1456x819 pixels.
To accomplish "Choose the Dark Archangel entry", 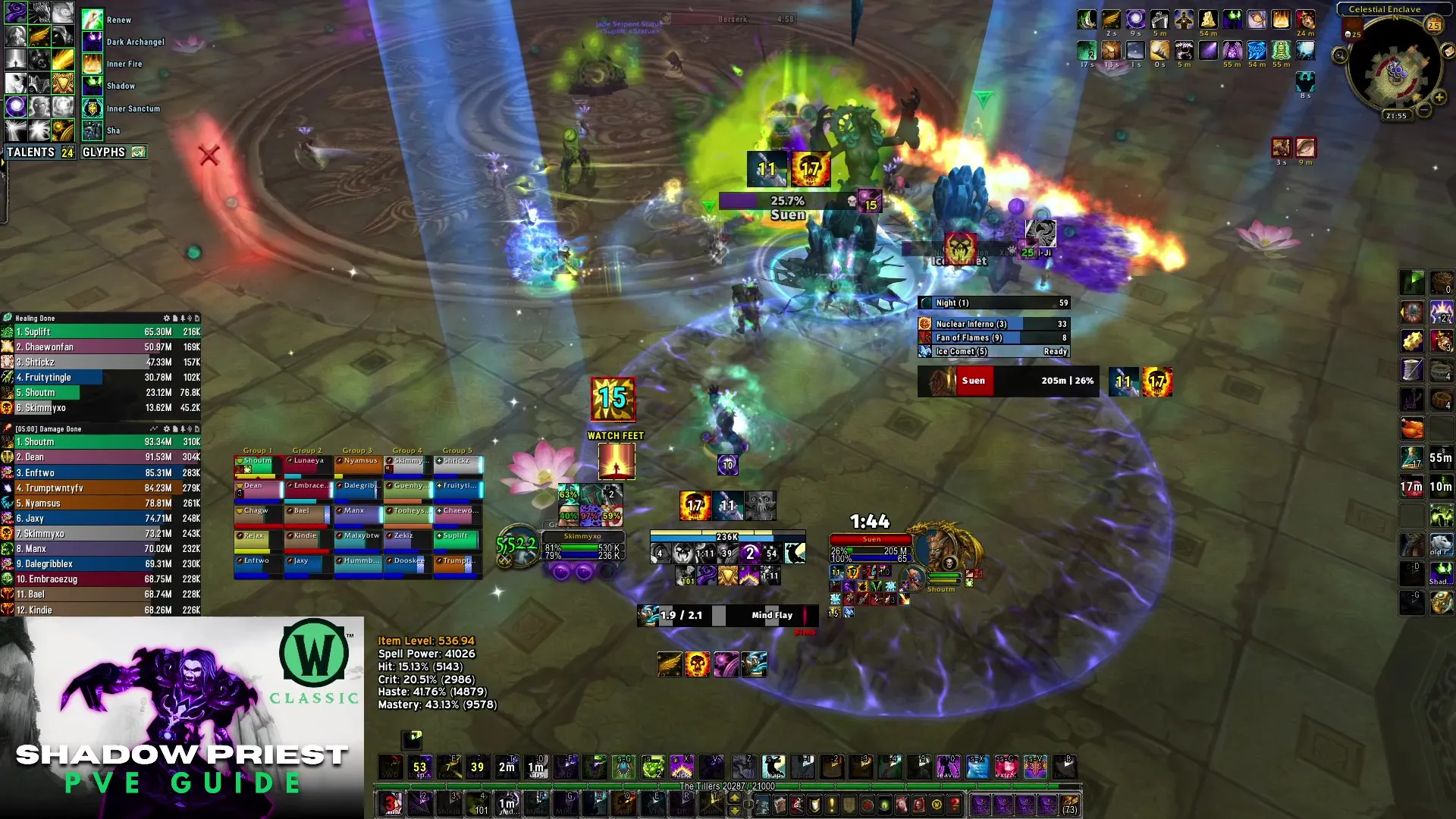I will [x=134, y=42].
